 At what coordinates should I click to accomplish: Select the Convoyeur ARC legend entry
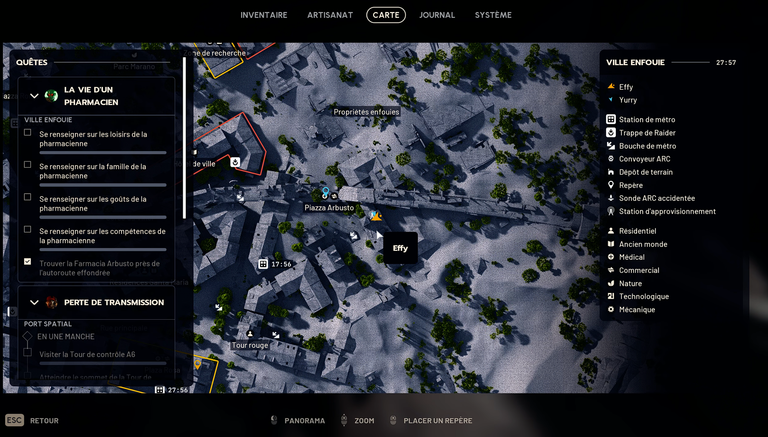pyautogui.click(x=644, y=159)
